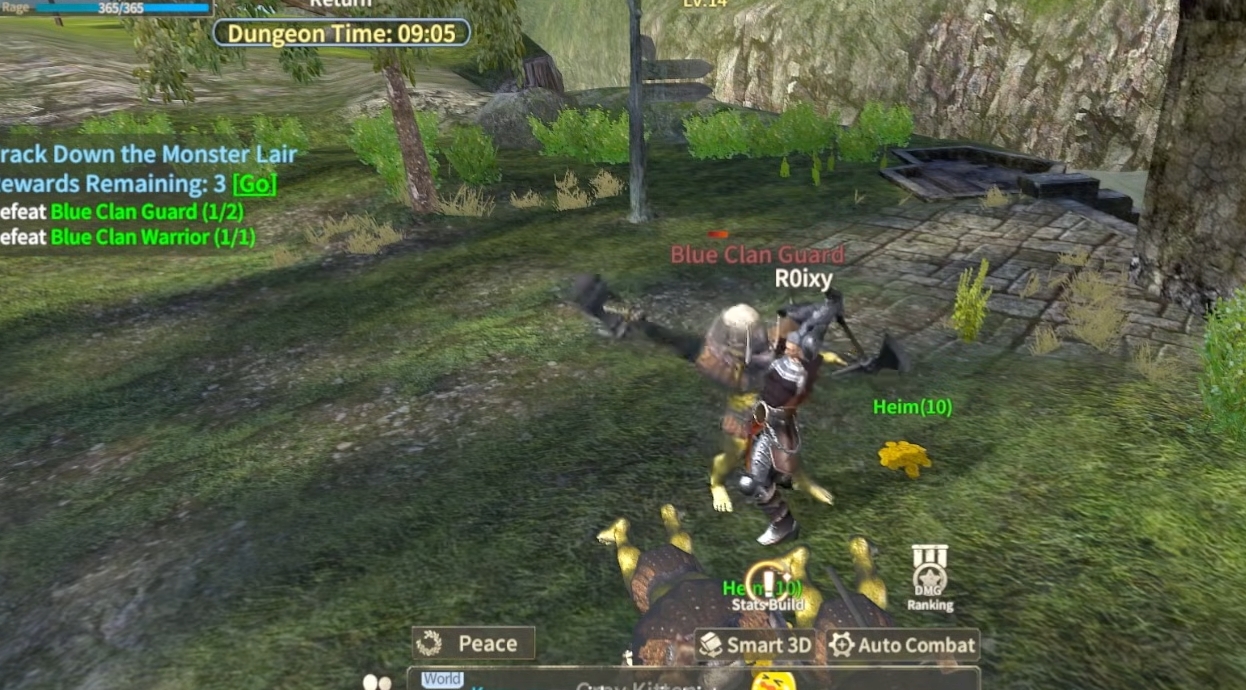Select the Defeat Blue Clan Guard objective
This screenshot has height=690, width=1246.
146,211
